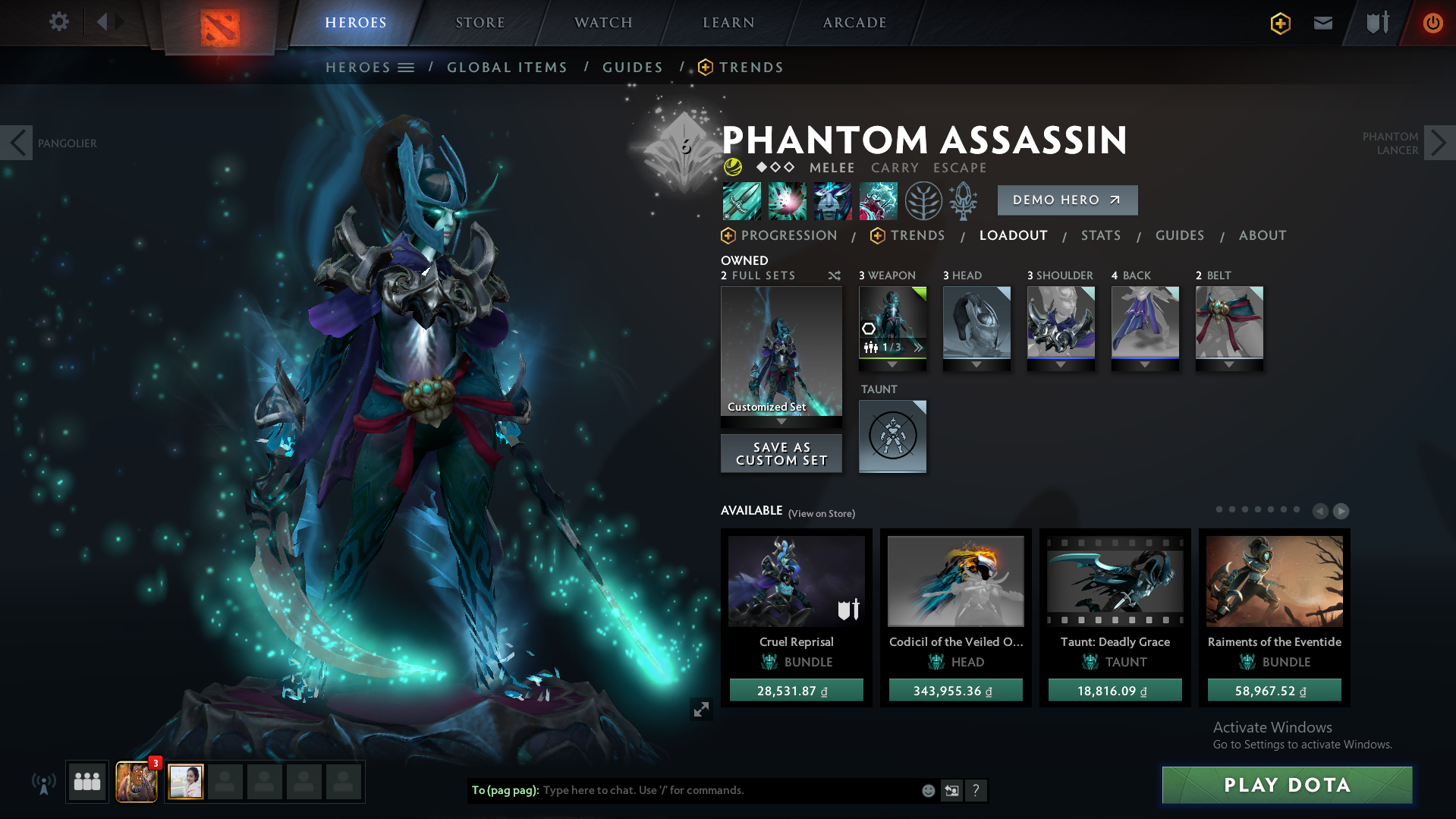
Task: Open the Stats tab for Phantom Assassin
Action: pos(1101,235)
